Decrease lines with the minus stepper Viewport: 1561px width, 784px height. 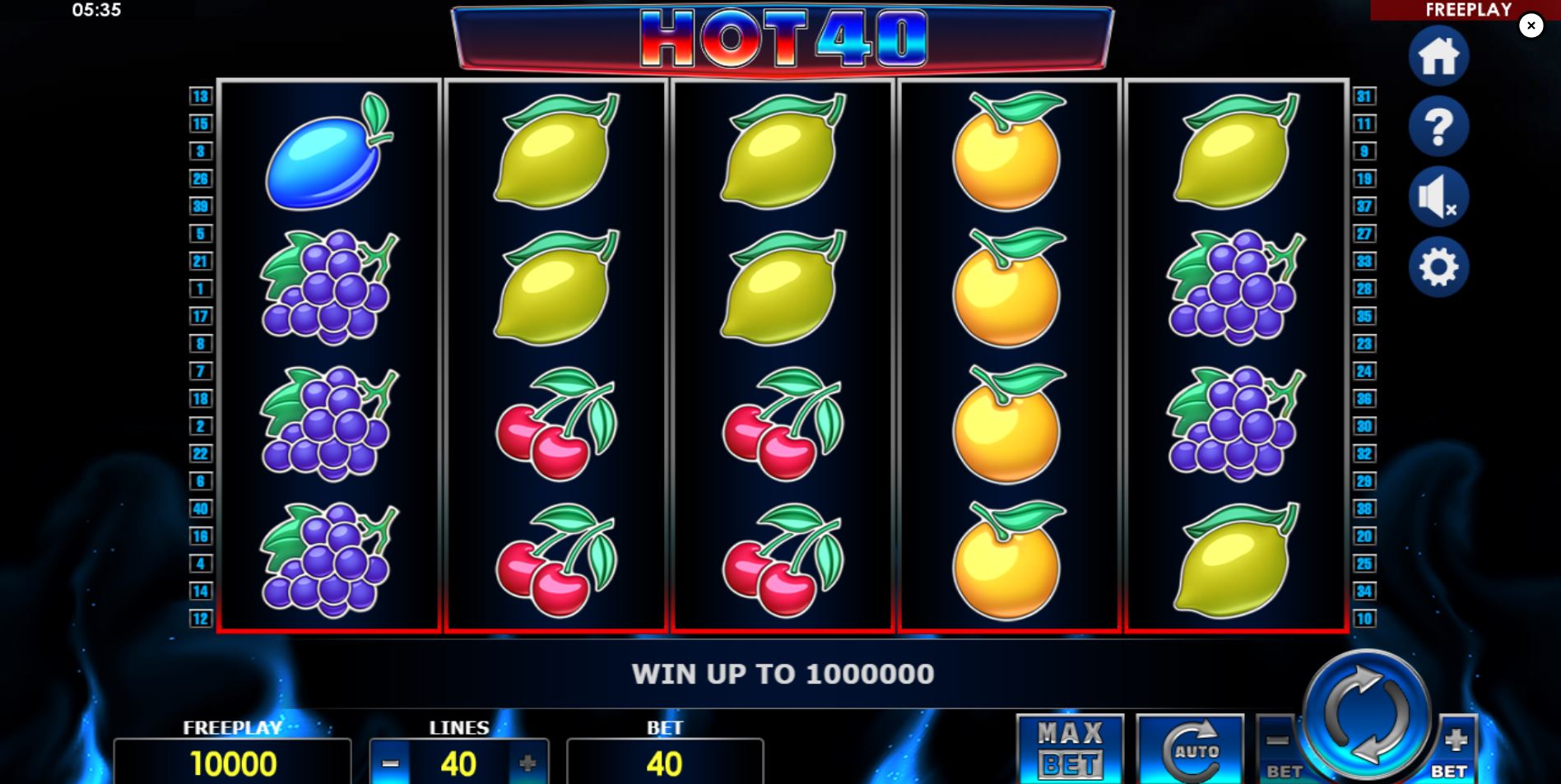point(390,763)
